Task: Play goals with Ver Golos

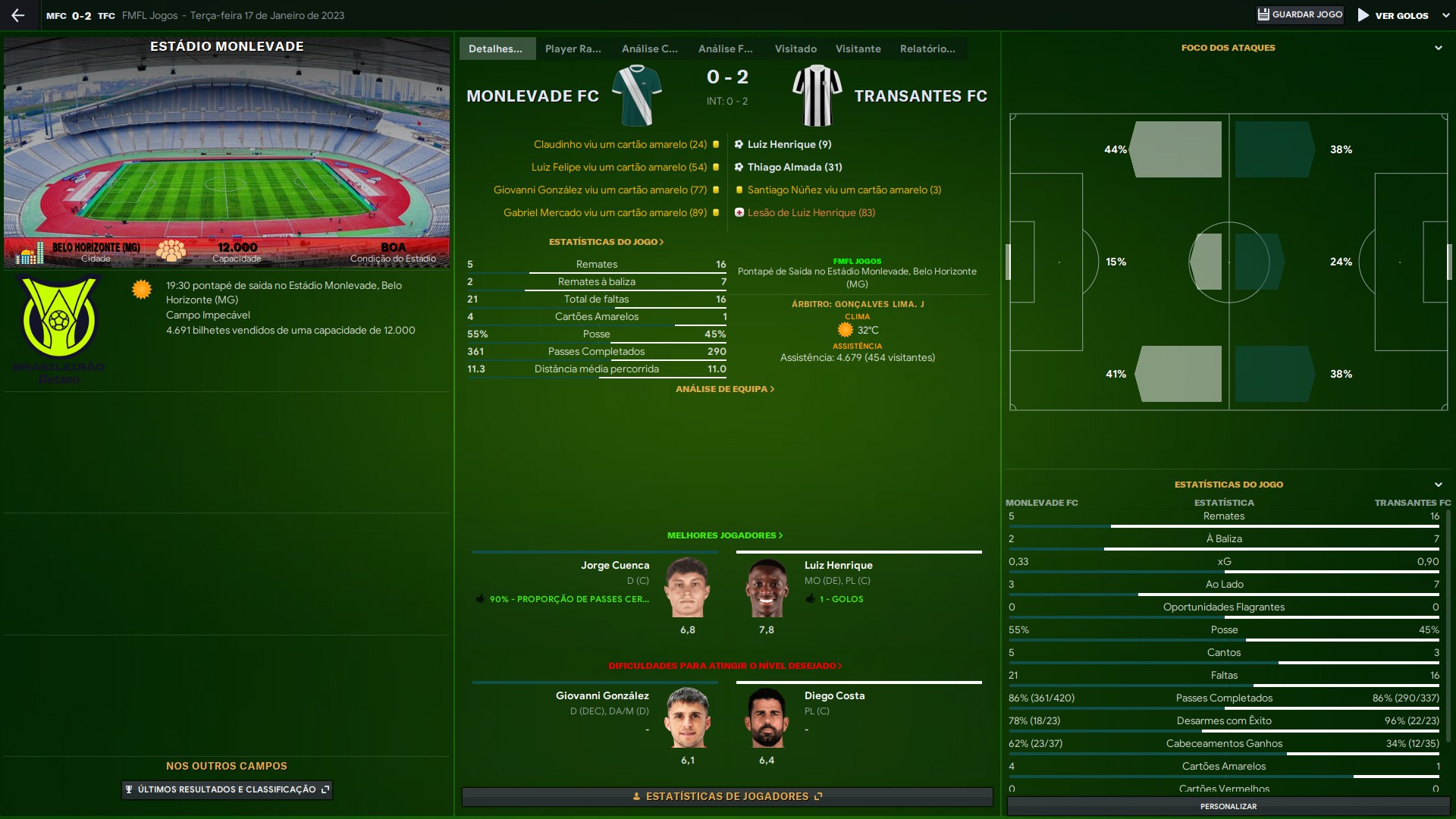Action: (x=1394, y=15)
